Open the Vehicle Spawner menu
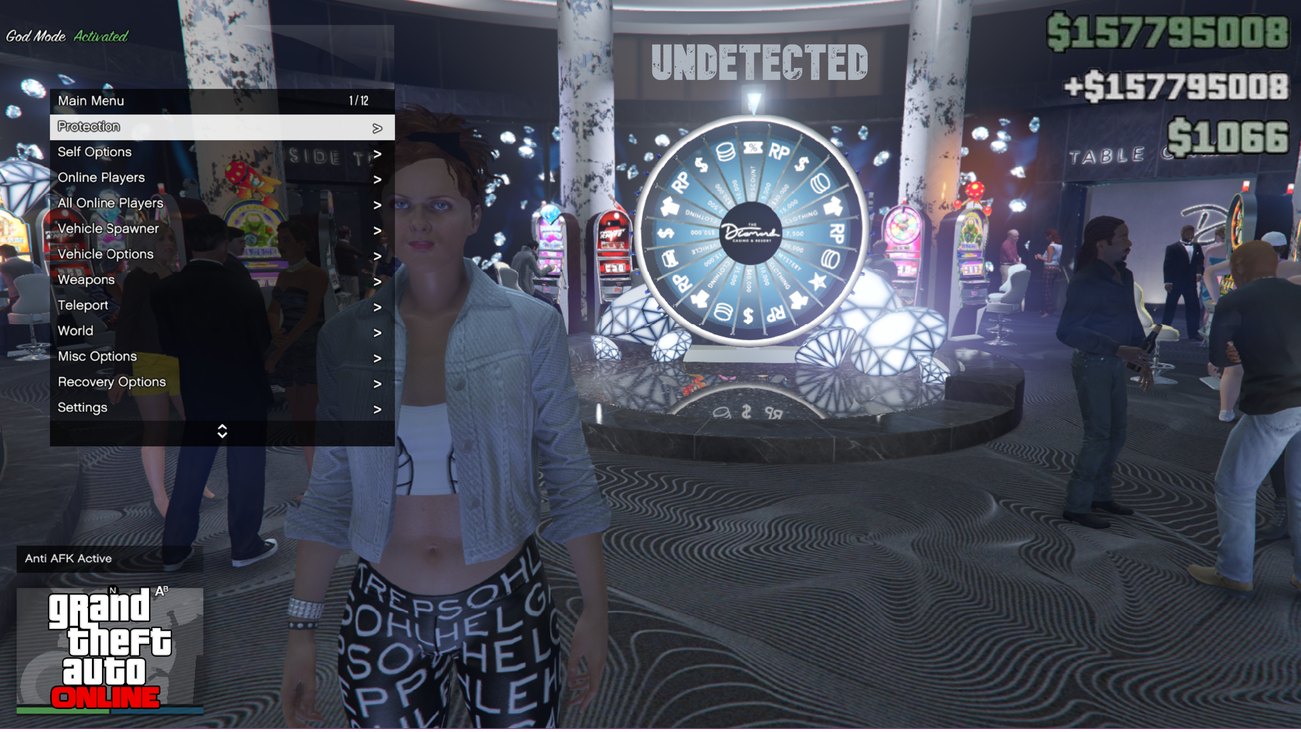Image resolution: width=1301 pixels, height=732 pixels. 221,229
